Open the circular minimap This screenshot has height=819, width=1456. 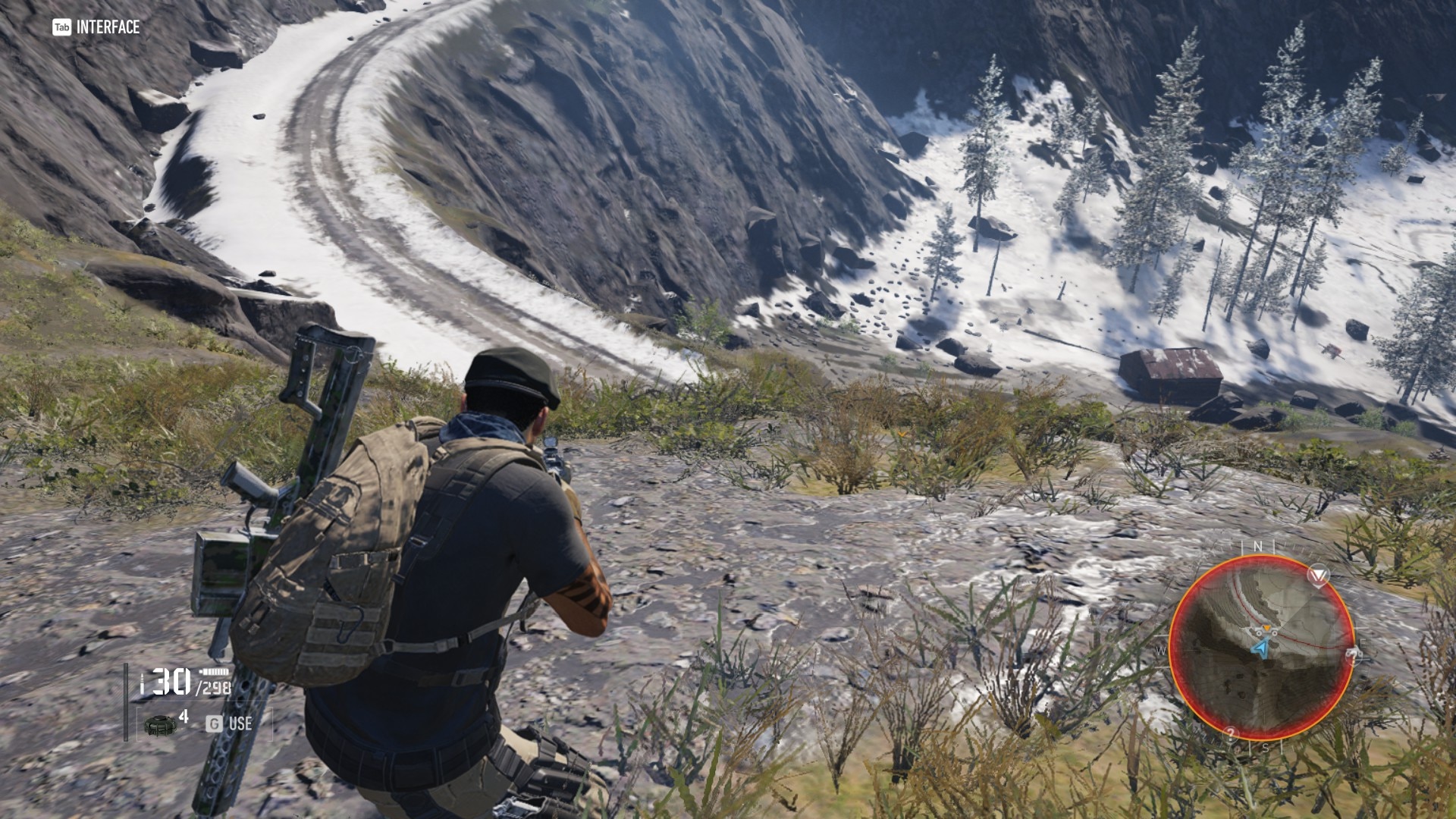pyautogui.click(x=1262, y=648)
